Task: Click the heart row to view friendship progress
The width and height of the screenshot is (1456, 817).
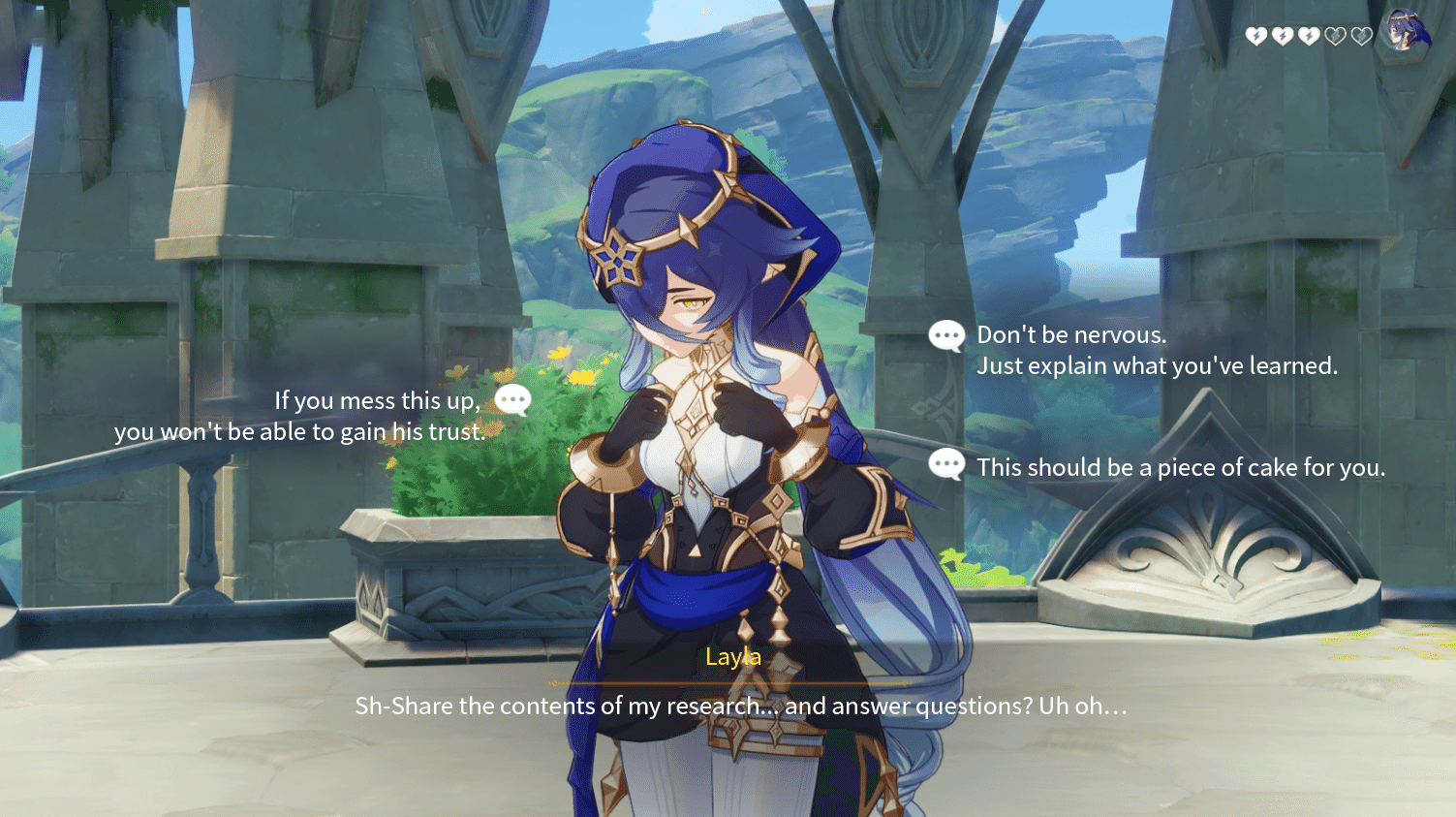Action: (1308, 36)
